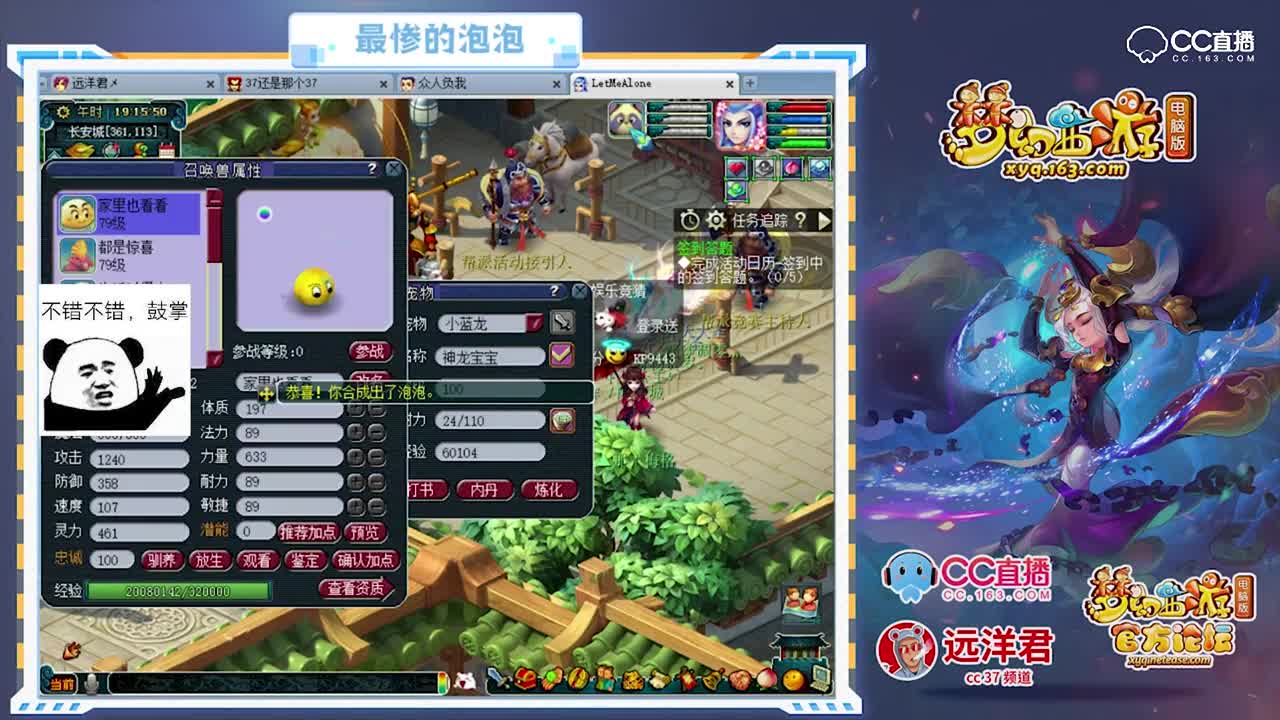Switch to the LetMeAlone tab

click(620, 85)
